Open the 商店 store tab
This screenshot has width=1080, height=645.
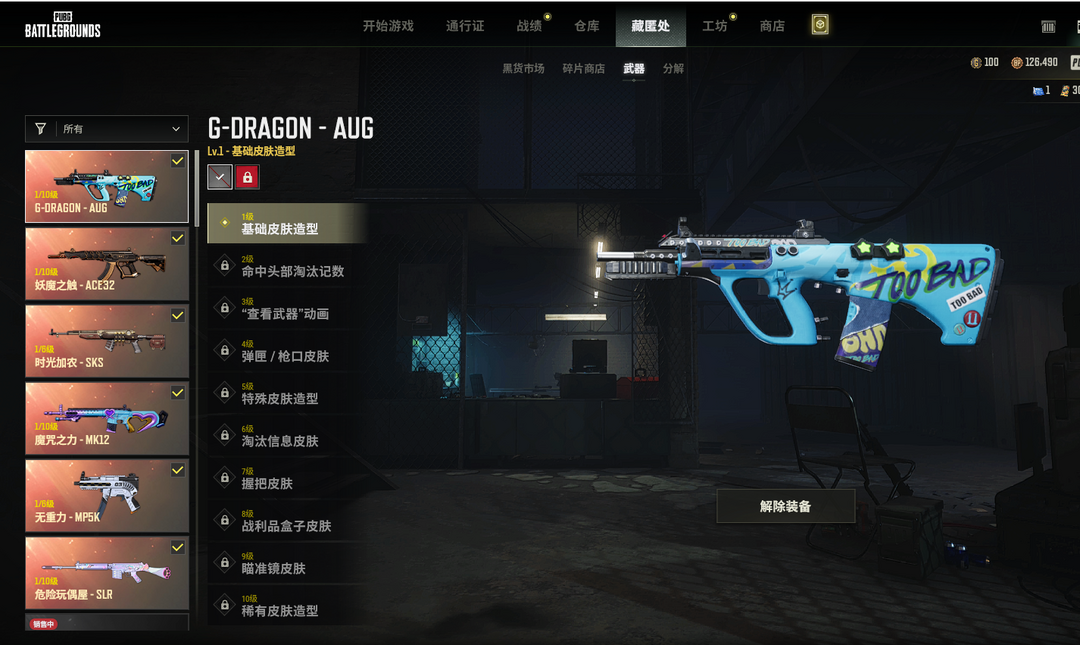tap(772, 26)
